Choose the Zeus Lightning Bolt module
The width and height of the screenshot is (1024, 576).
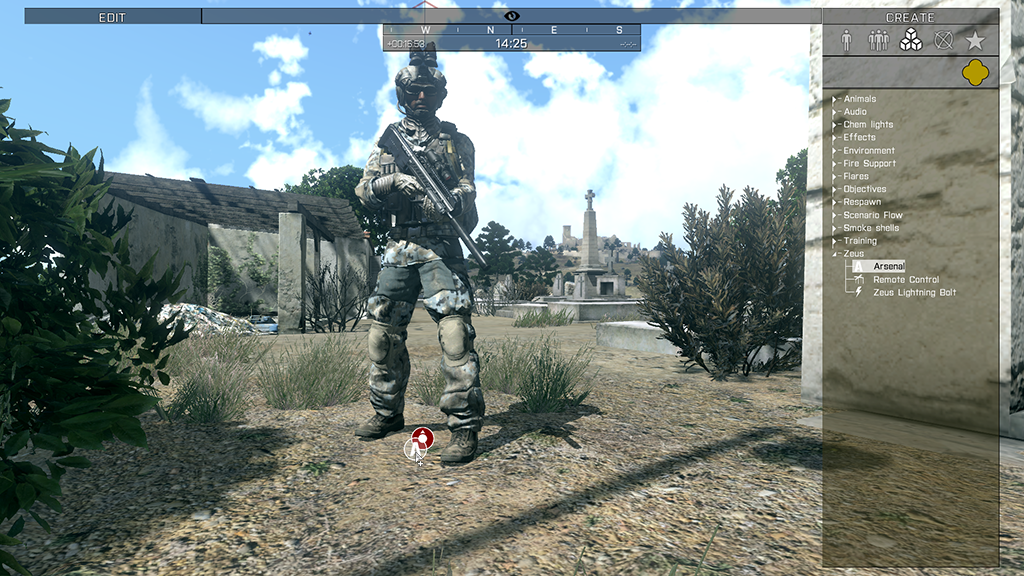click(914, 293)
